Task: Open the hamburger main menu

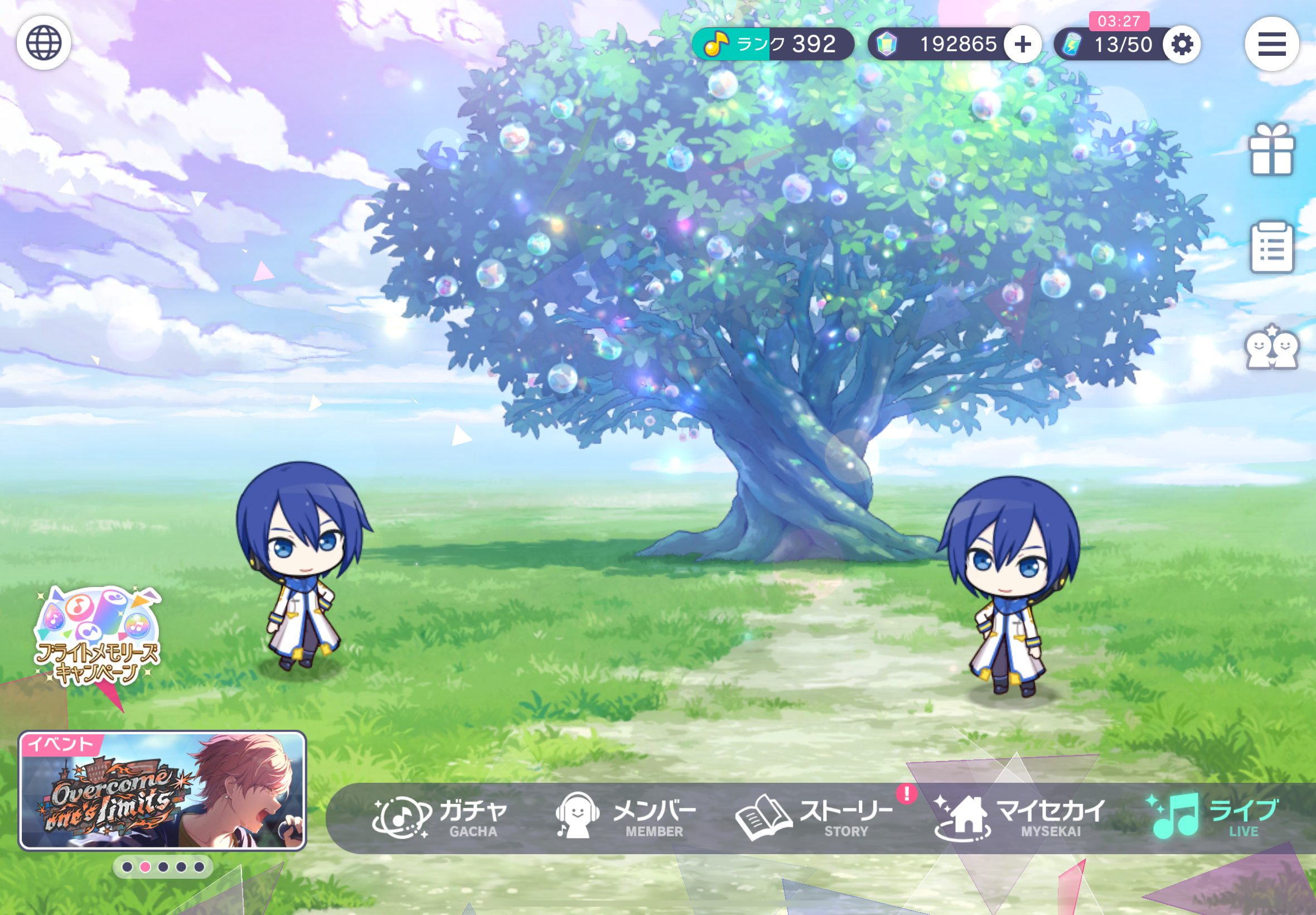Action: click(x=1271, y=44)
